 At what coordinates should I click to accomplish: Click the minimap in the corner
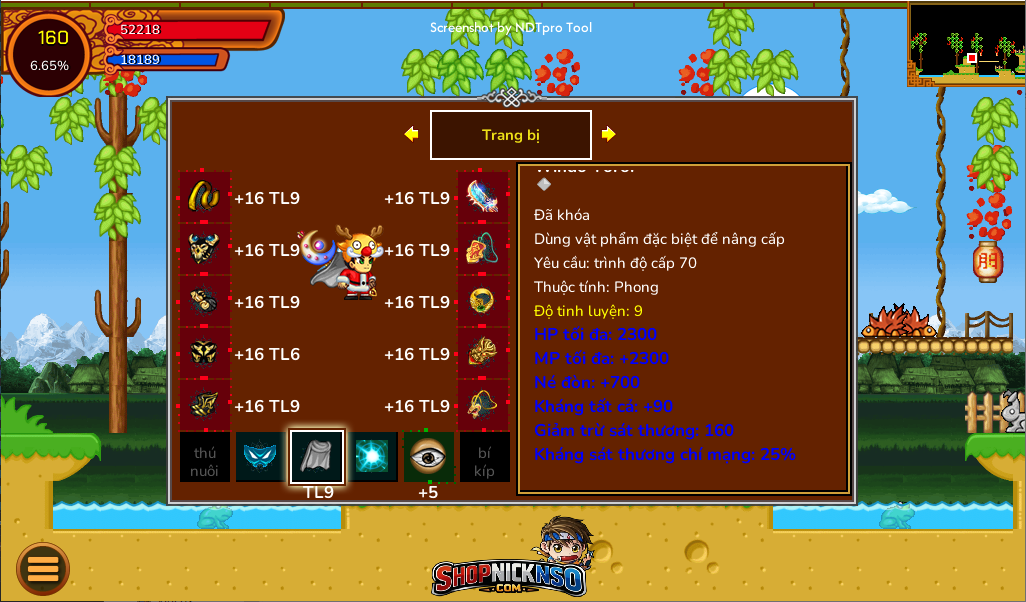coord(966,43)
